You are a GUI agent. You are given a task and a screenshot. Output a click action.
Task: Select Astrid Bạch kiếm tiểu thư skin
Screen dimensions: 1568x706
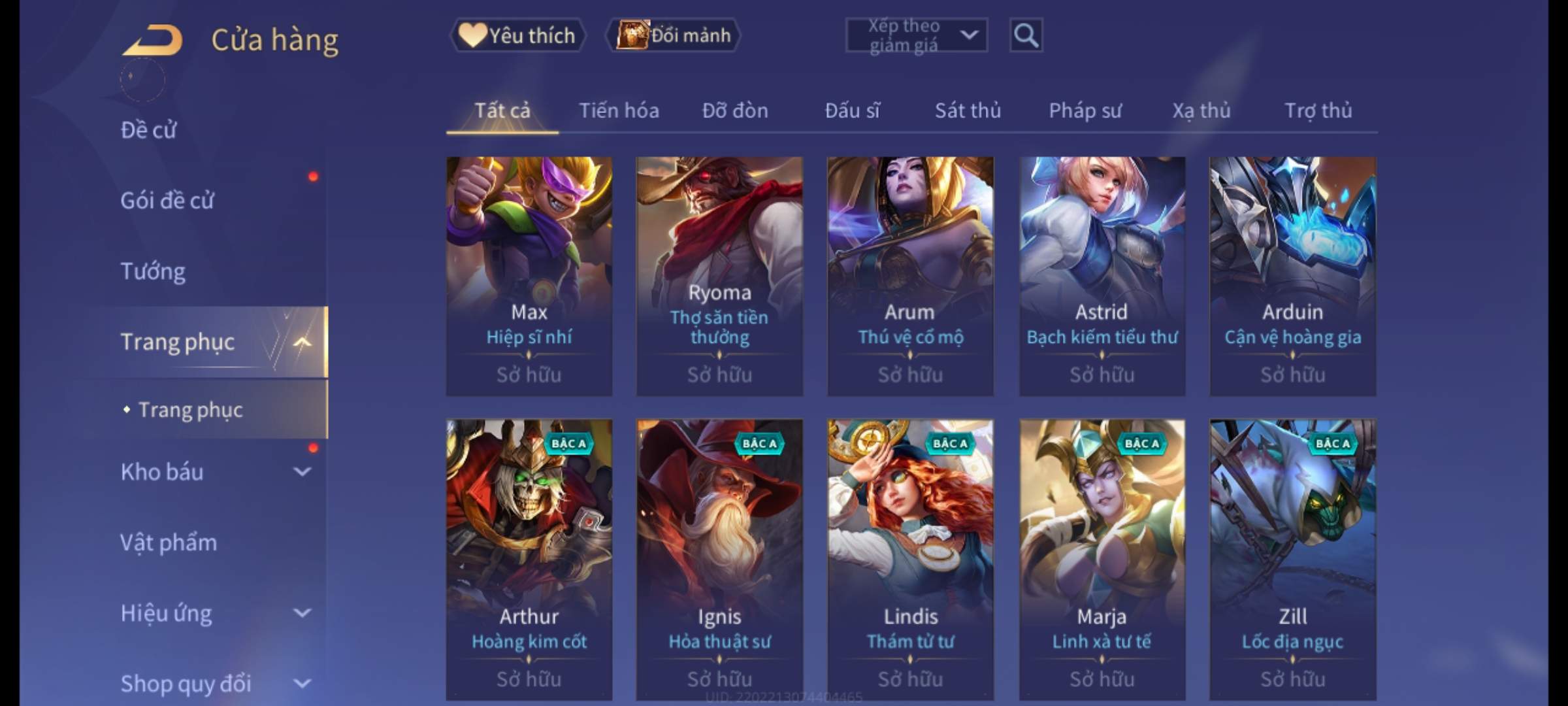tap(1102, 276)
